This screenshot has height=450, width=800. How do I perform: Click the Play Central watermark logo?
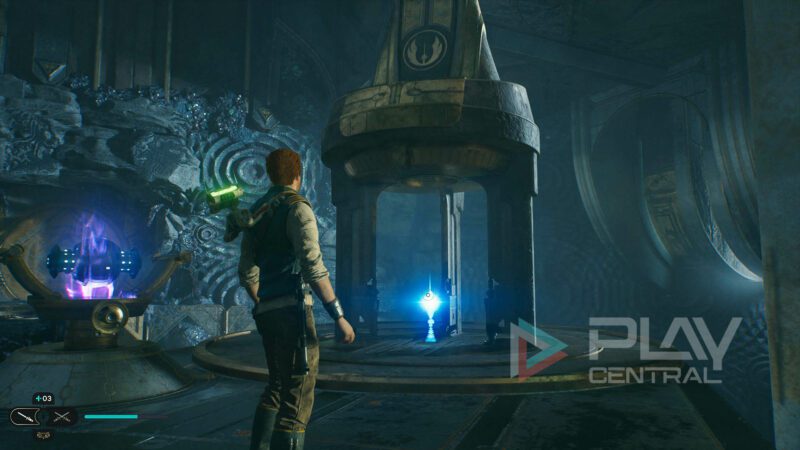[x=626, y=350]
